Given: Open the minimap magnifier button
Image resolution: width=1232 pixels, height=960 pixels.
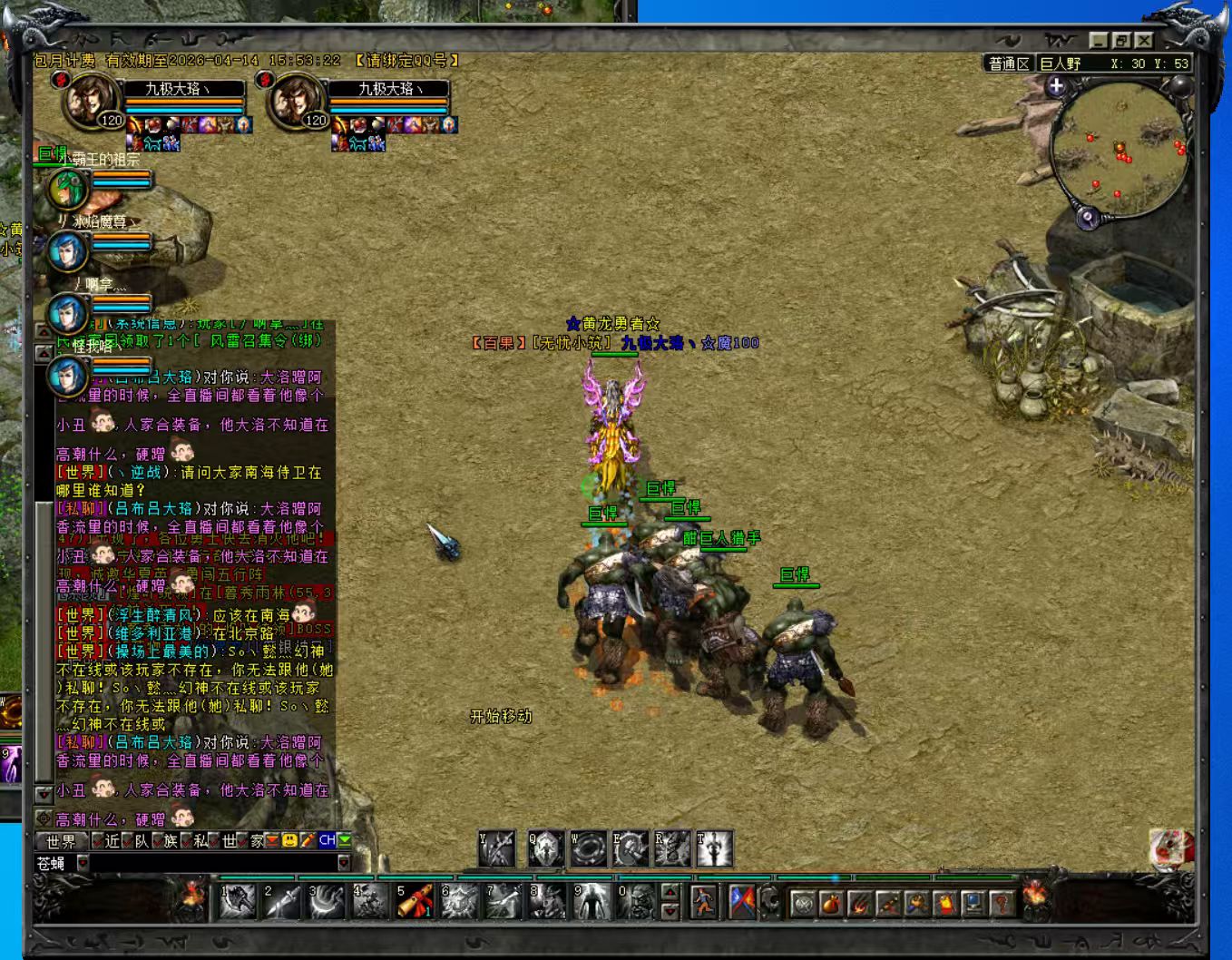Looking at the screenshot, I should 1088,218.
